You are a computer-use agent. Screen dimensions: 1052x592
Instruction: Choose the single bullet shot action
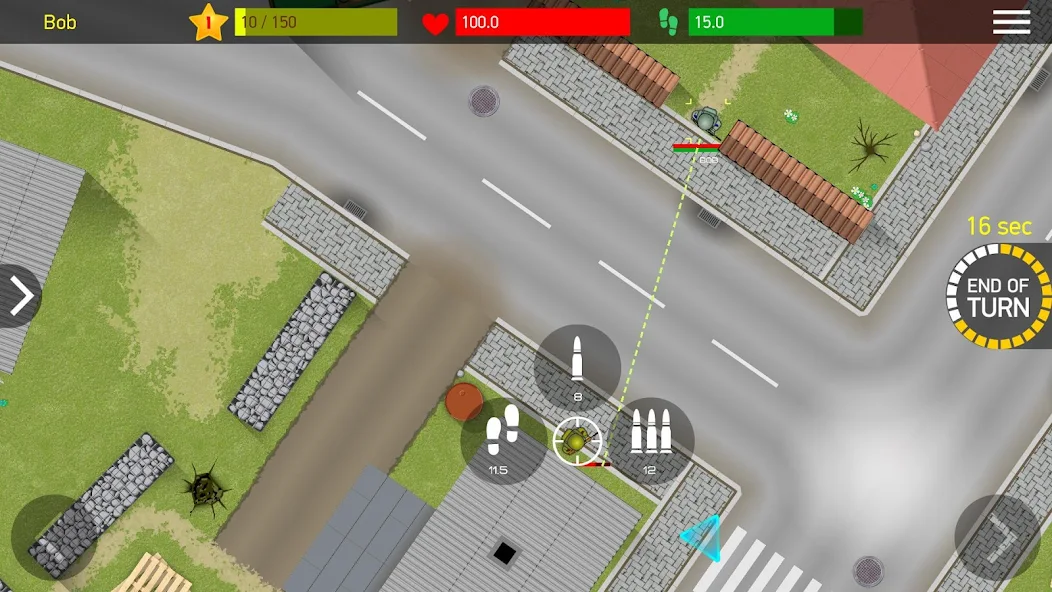577,367
